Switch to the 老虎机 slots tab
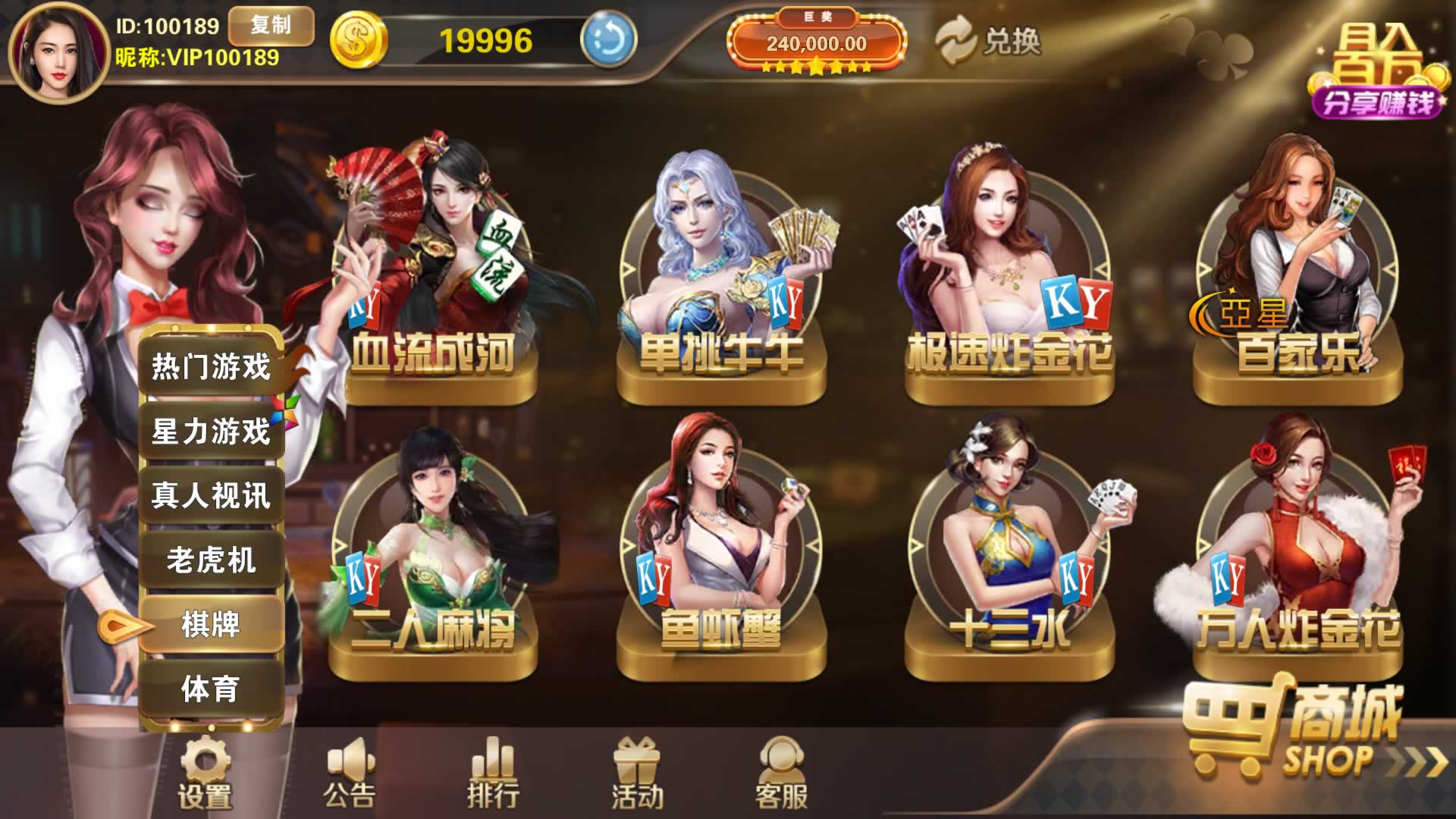 click(211, 560)
